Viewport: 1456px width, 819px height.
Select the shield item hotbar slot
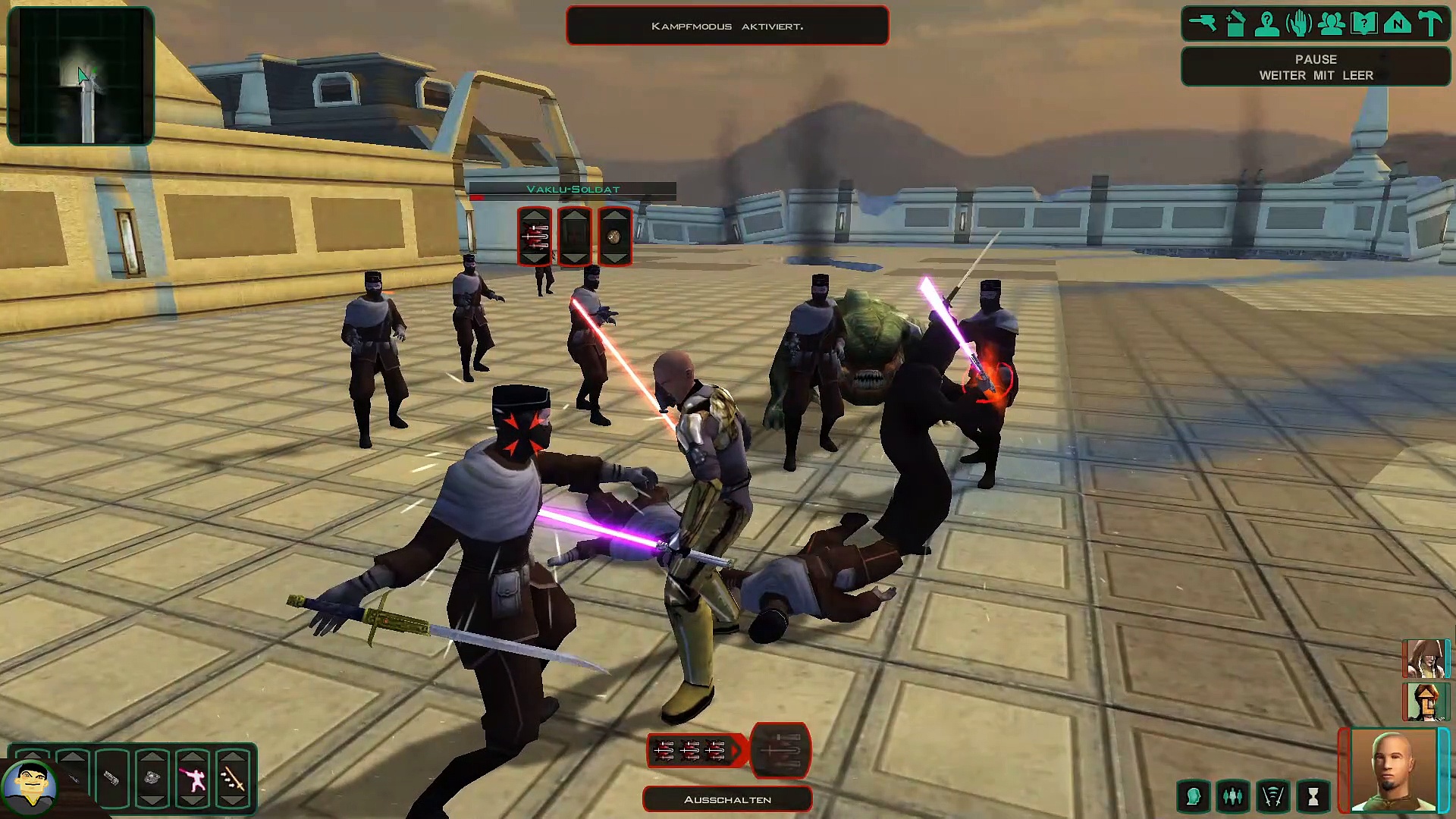(x=152, y=779)
